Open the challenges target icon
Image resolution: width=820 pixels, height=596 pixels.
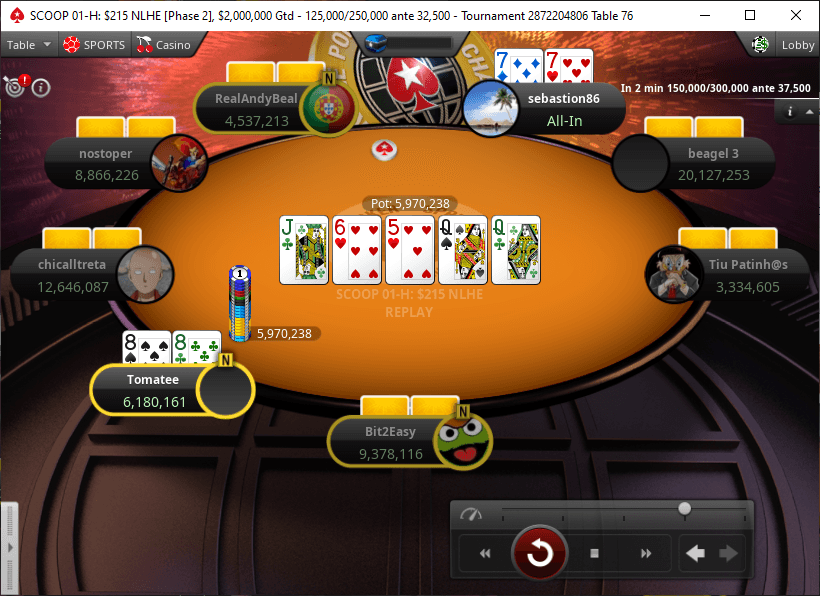click(13, 87)
